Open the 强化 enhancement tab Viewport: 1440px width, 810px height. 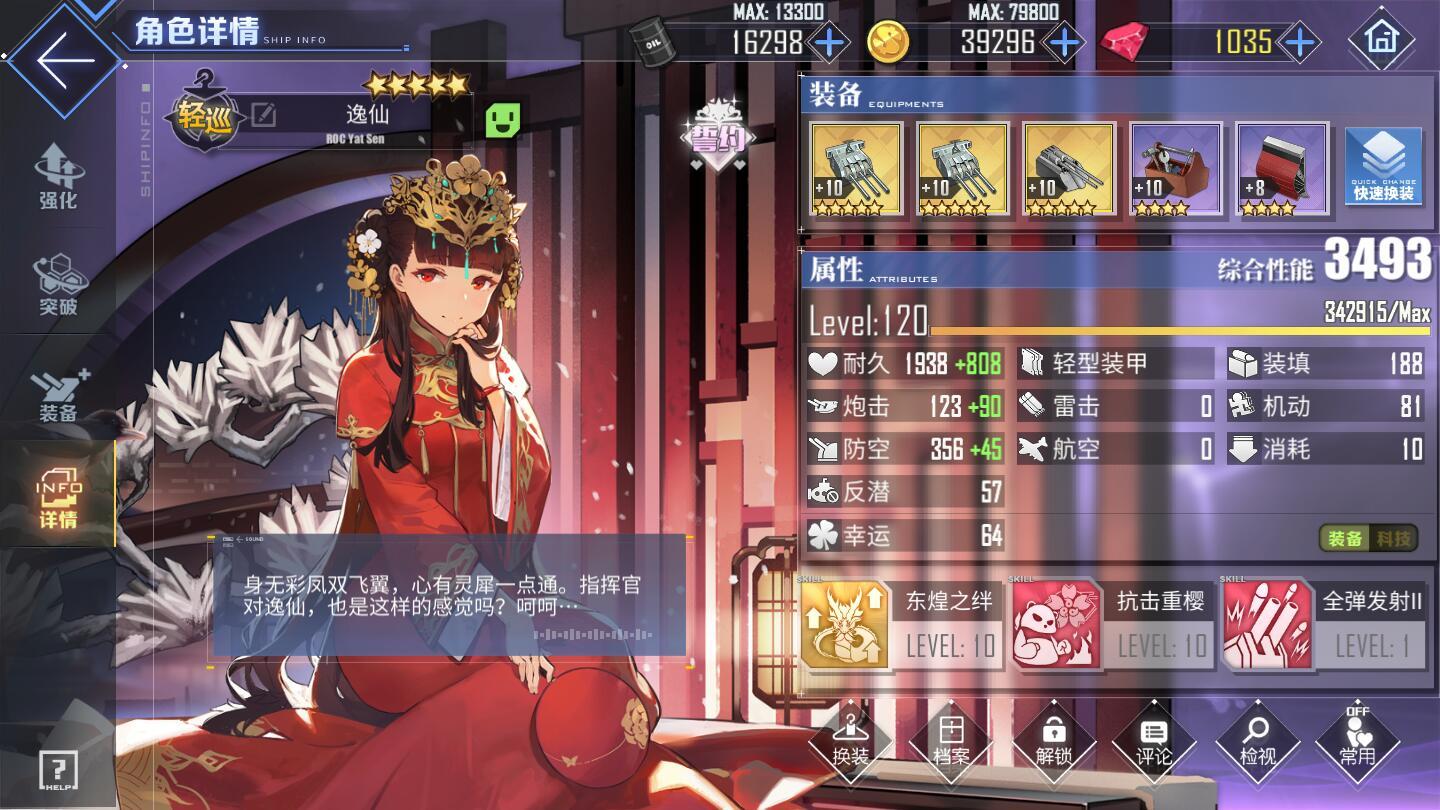(x=58, y=176)
